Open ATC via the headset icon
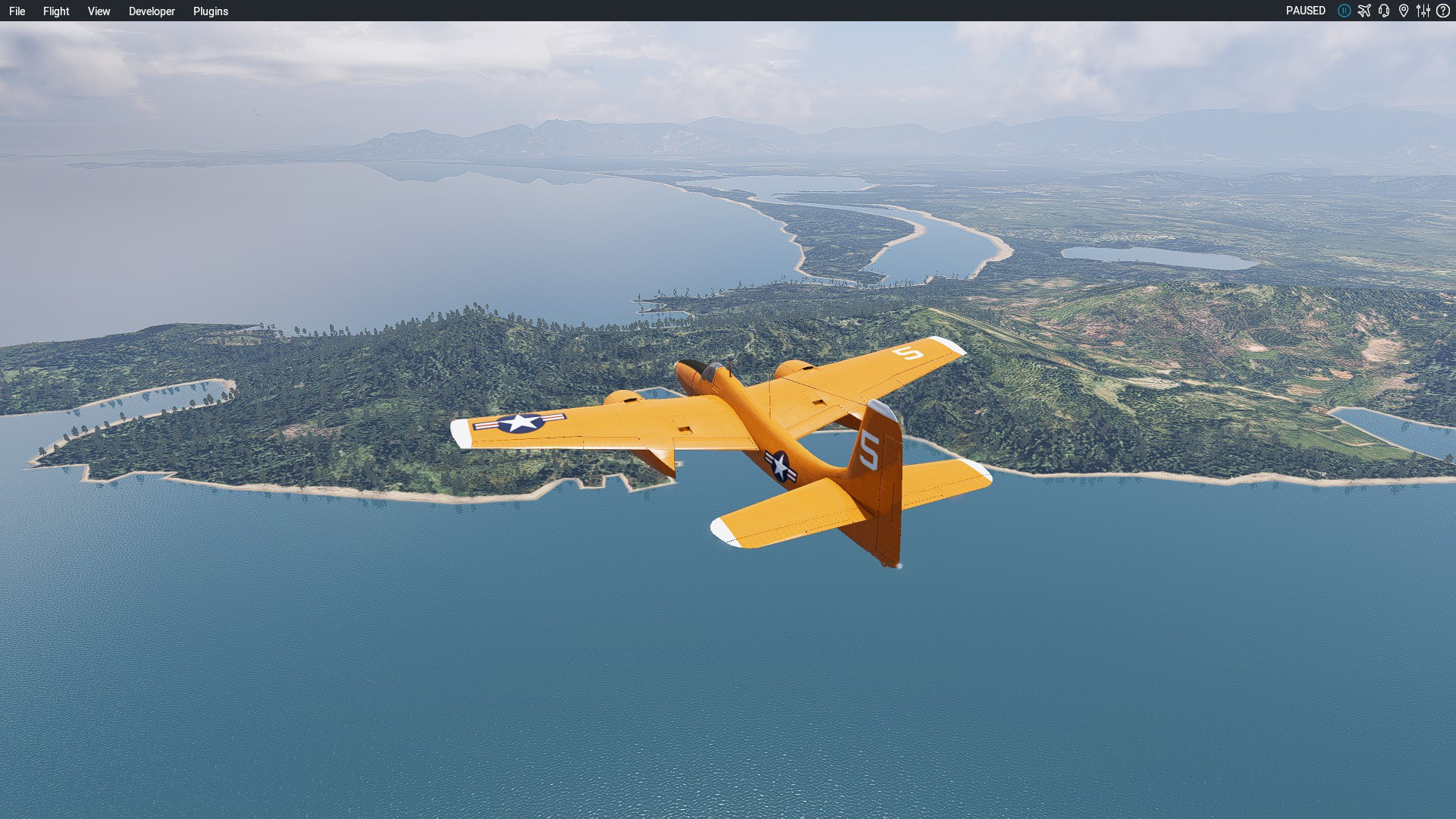The width and height of the screenshot is (1456, 819). [1384, 11]
